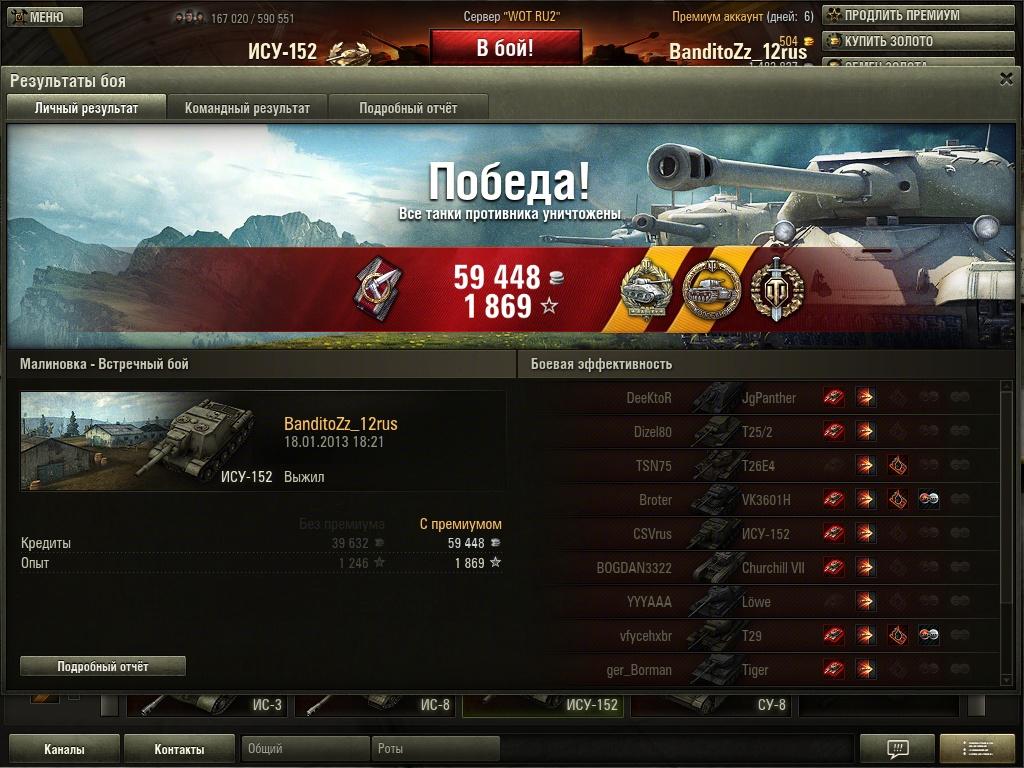Open the Подробный отчёт tab
Viewport: 1024px width, 768px height.
[x=408, y=108]
